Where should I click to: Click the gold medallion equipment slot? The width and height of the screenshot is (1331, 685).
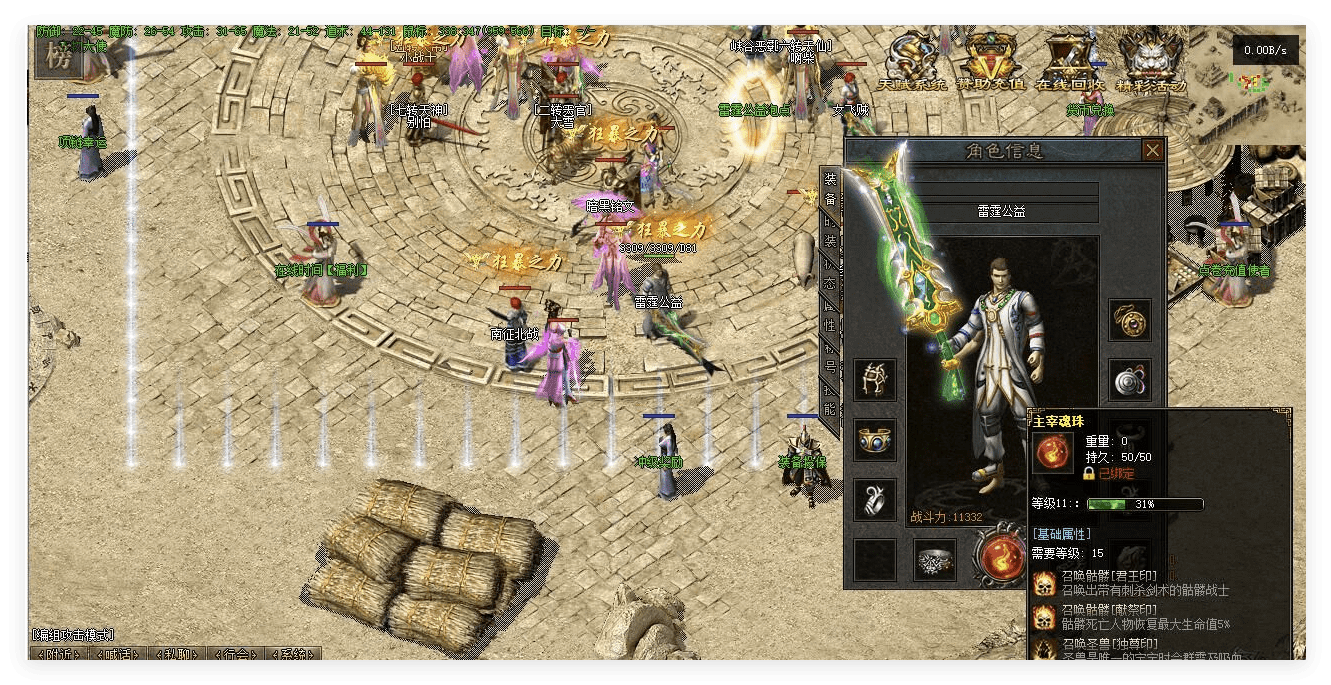point(1130,320)
